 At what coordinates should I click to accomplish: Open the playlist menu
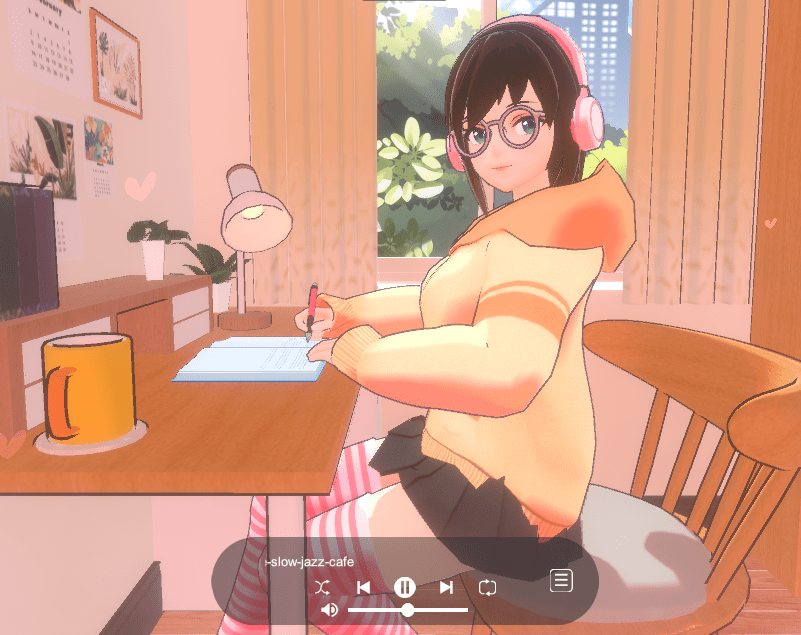(561, 580)
